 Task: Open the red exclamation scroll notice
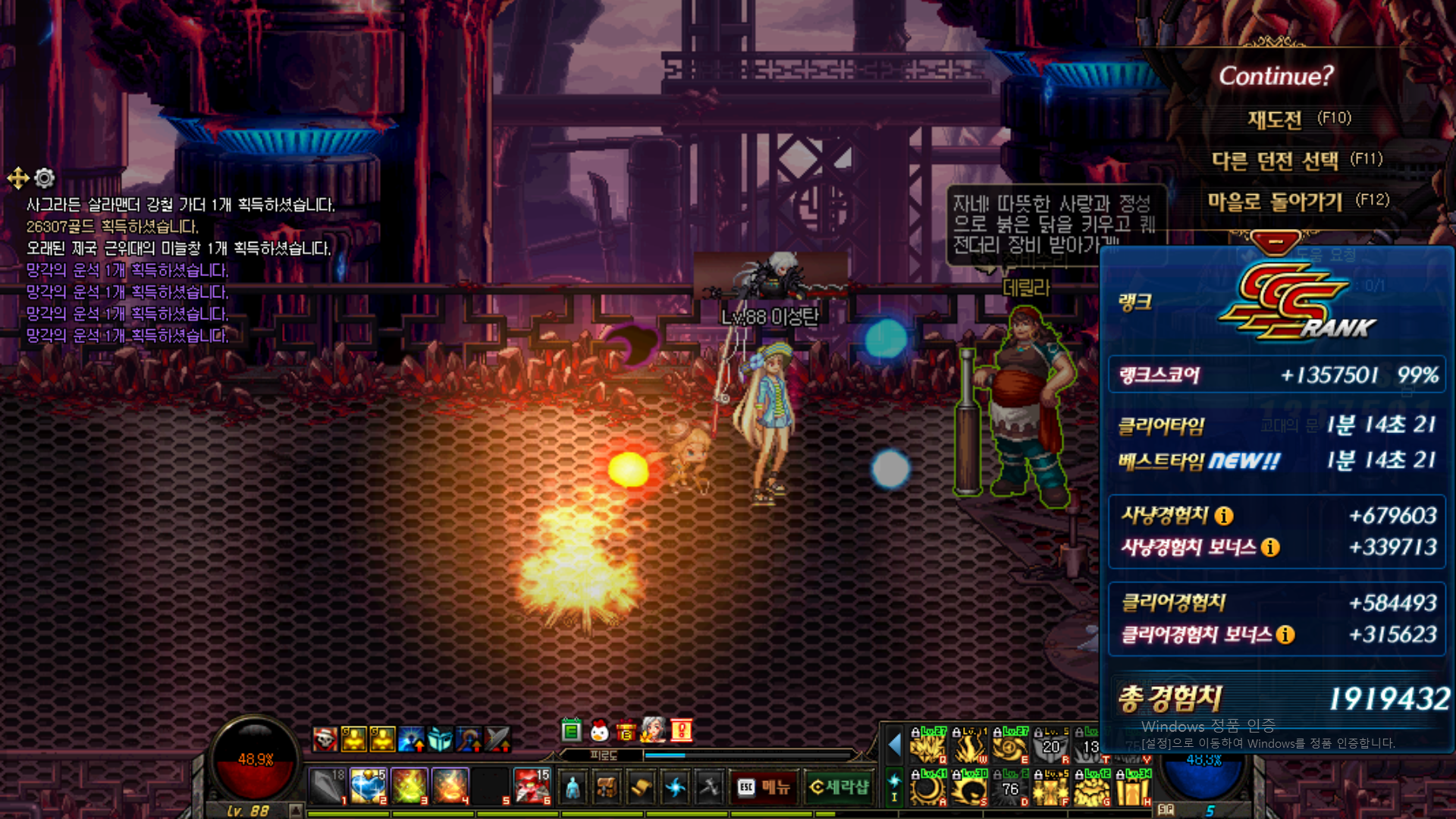[681, 731]
